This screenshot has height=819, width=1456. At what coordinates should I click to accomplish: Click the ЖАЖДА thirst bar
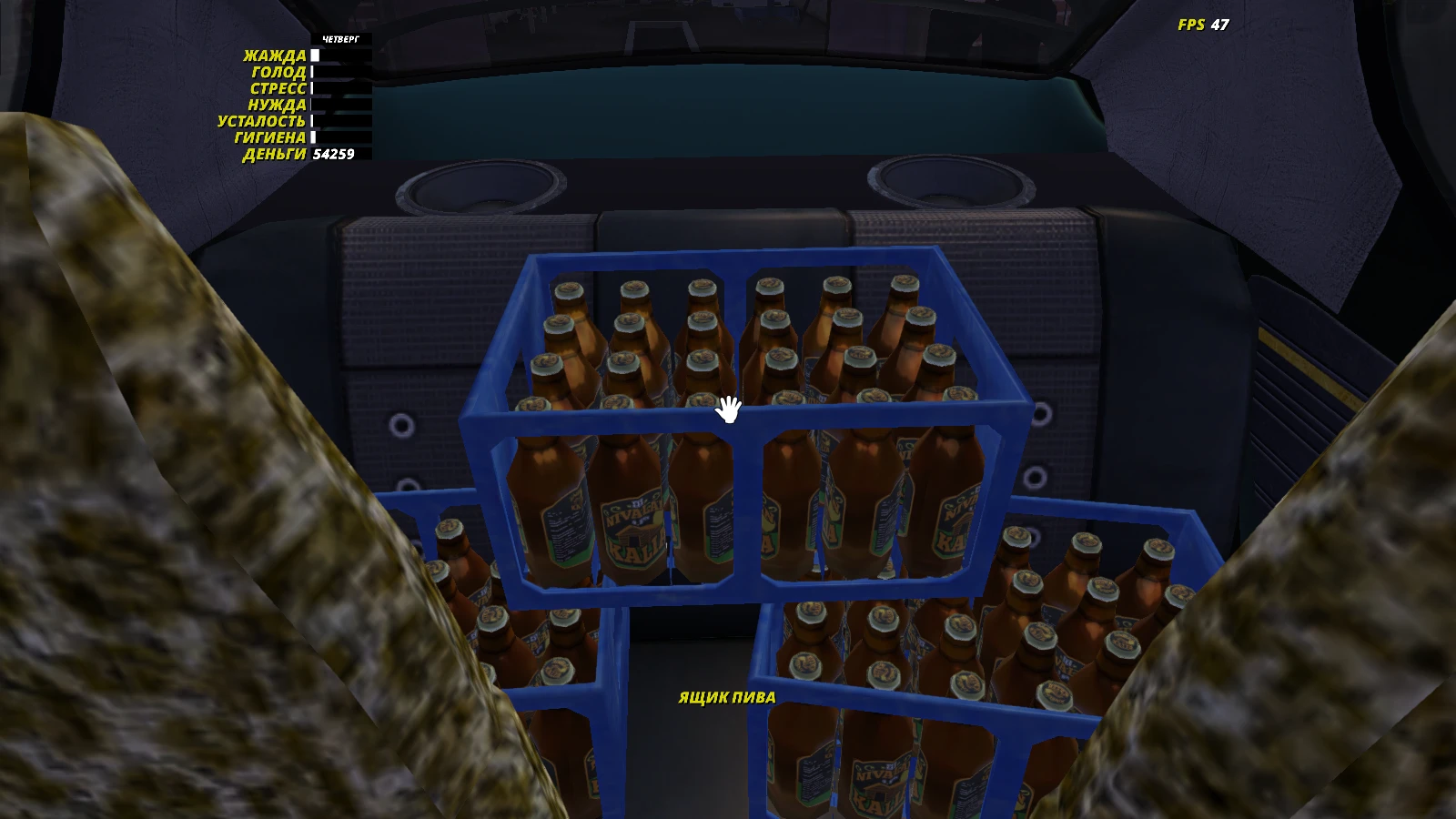[332, 56]
